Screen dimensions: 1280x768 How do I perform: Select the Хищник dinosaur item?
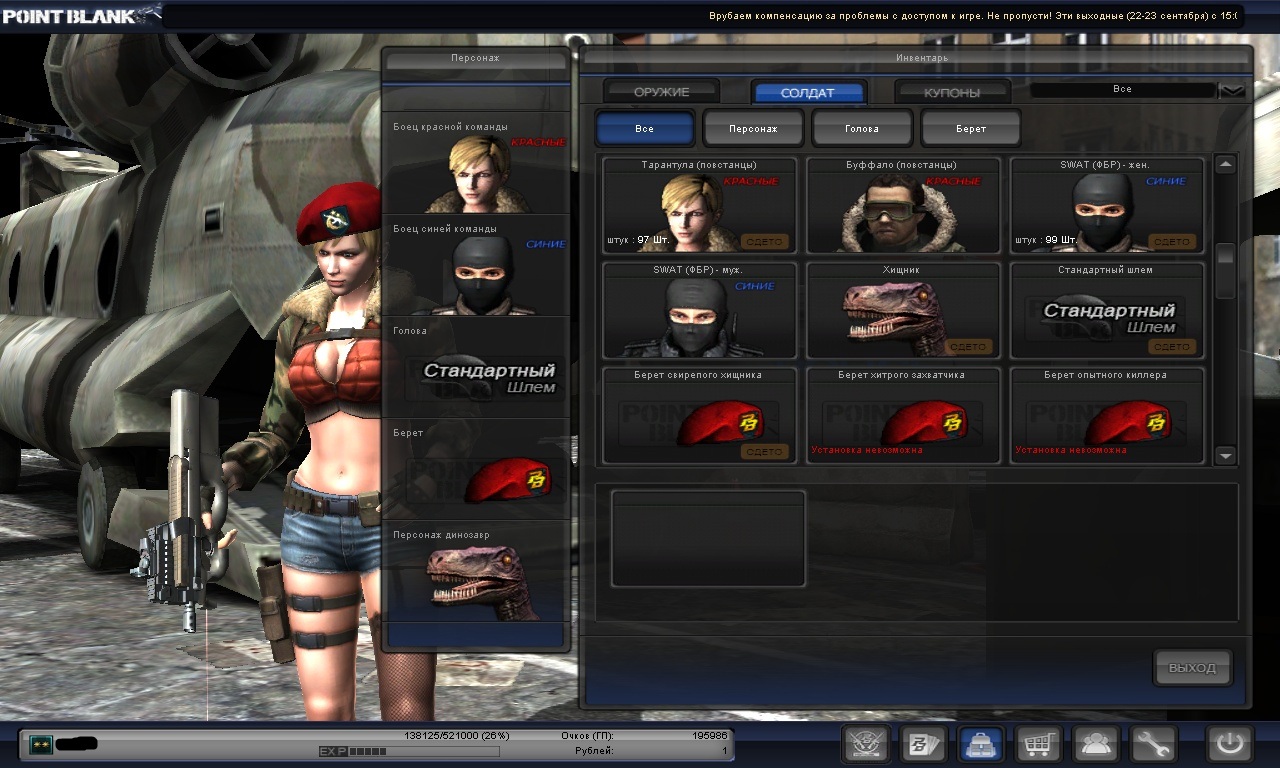click(x=903, y=310)
